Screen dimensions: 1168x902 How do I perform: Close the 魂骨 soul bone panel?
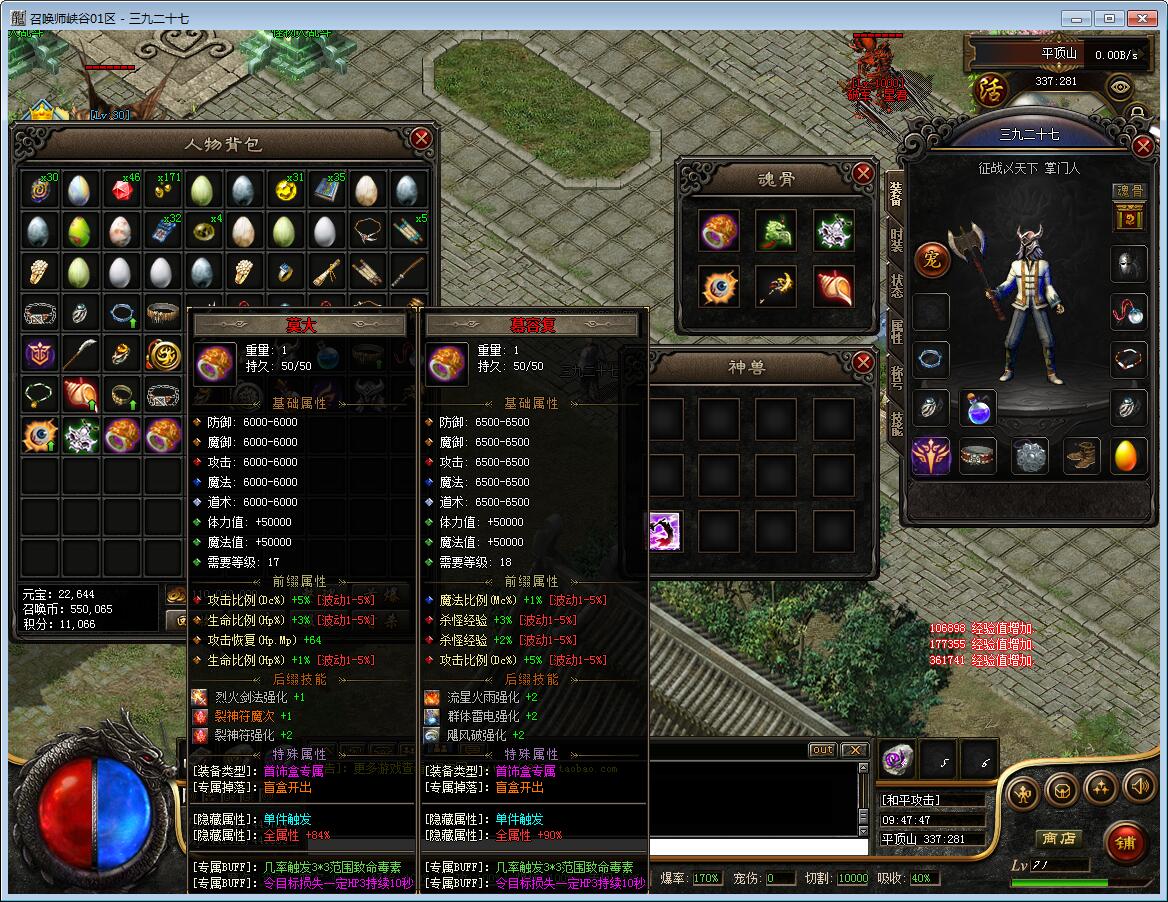[x=863, y=174]
